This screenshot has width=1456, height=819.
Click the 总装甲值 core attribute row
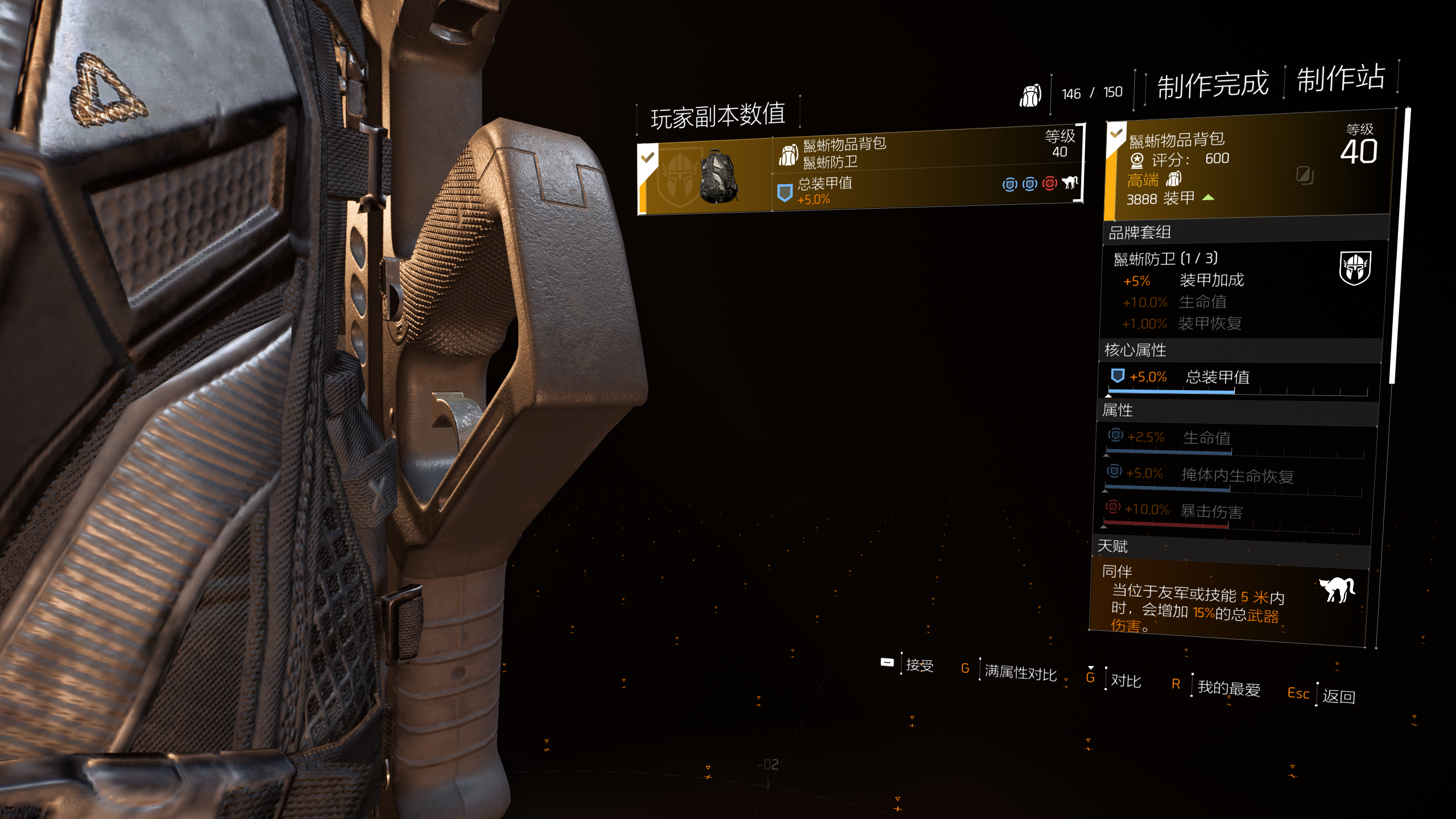[1237, 378]
